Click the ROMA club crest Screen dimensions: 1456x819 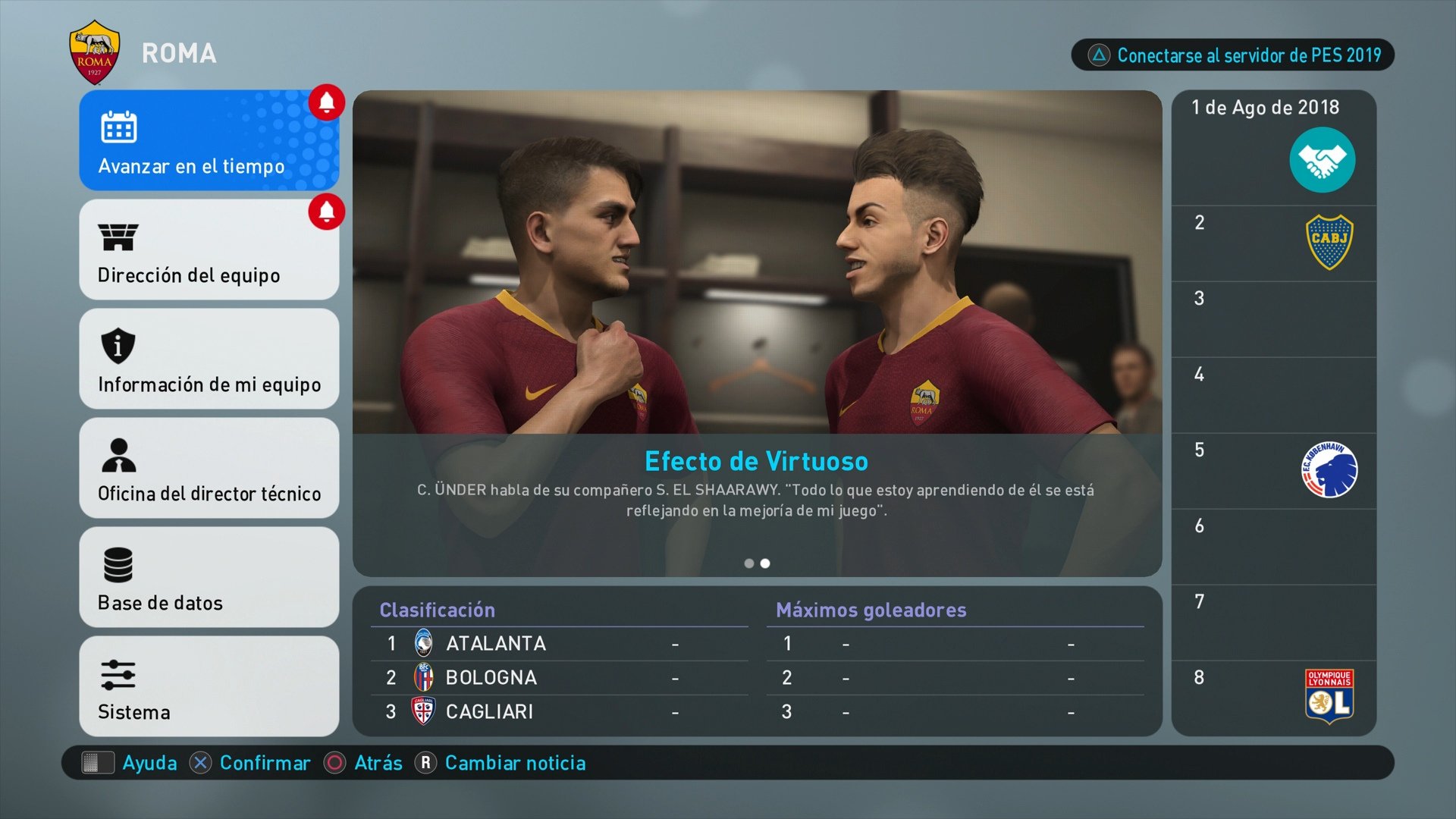pyautogui.click(x=93, y=52)
